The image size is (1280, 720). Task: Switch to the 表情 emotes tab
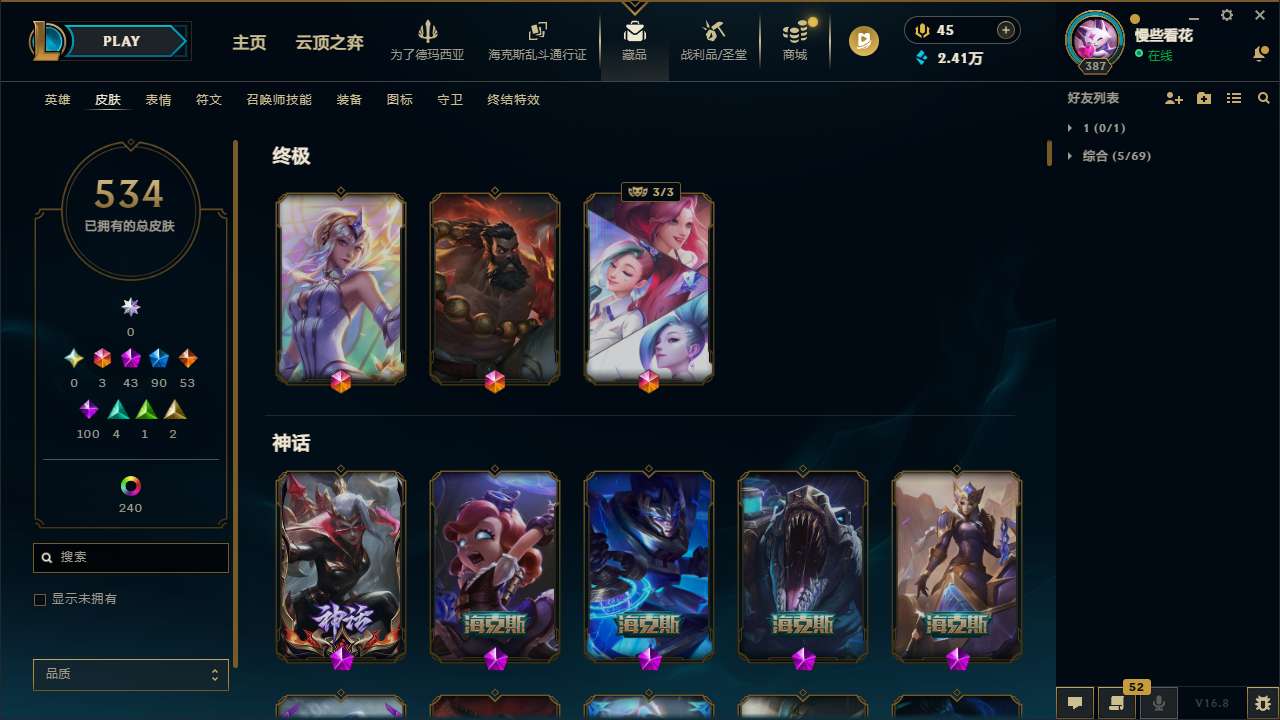pos(158,100)
